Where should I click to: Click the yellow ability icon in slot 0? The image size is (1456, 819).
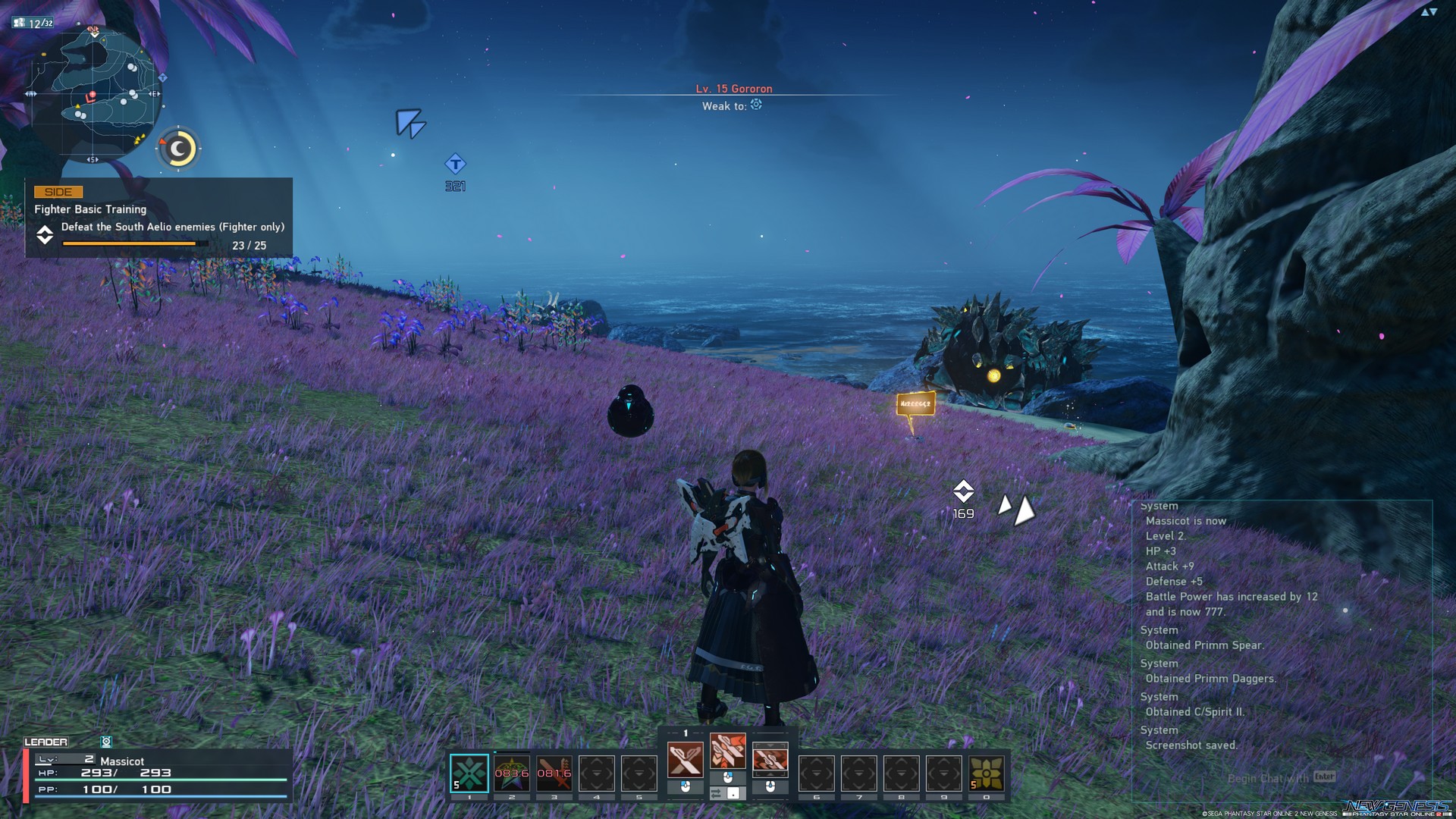coord(988,774)
